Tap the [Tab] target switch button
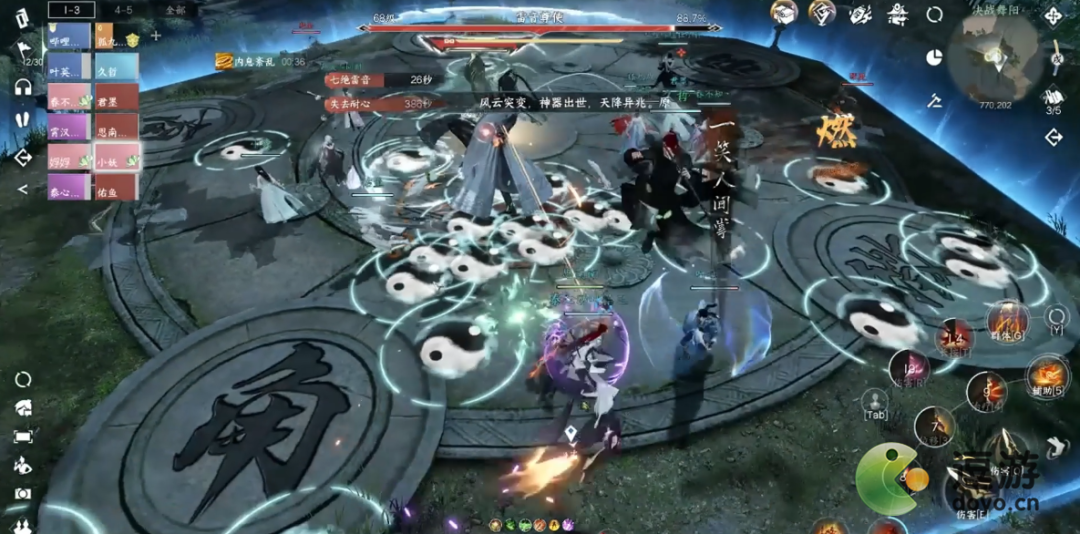 pos(875,402)
